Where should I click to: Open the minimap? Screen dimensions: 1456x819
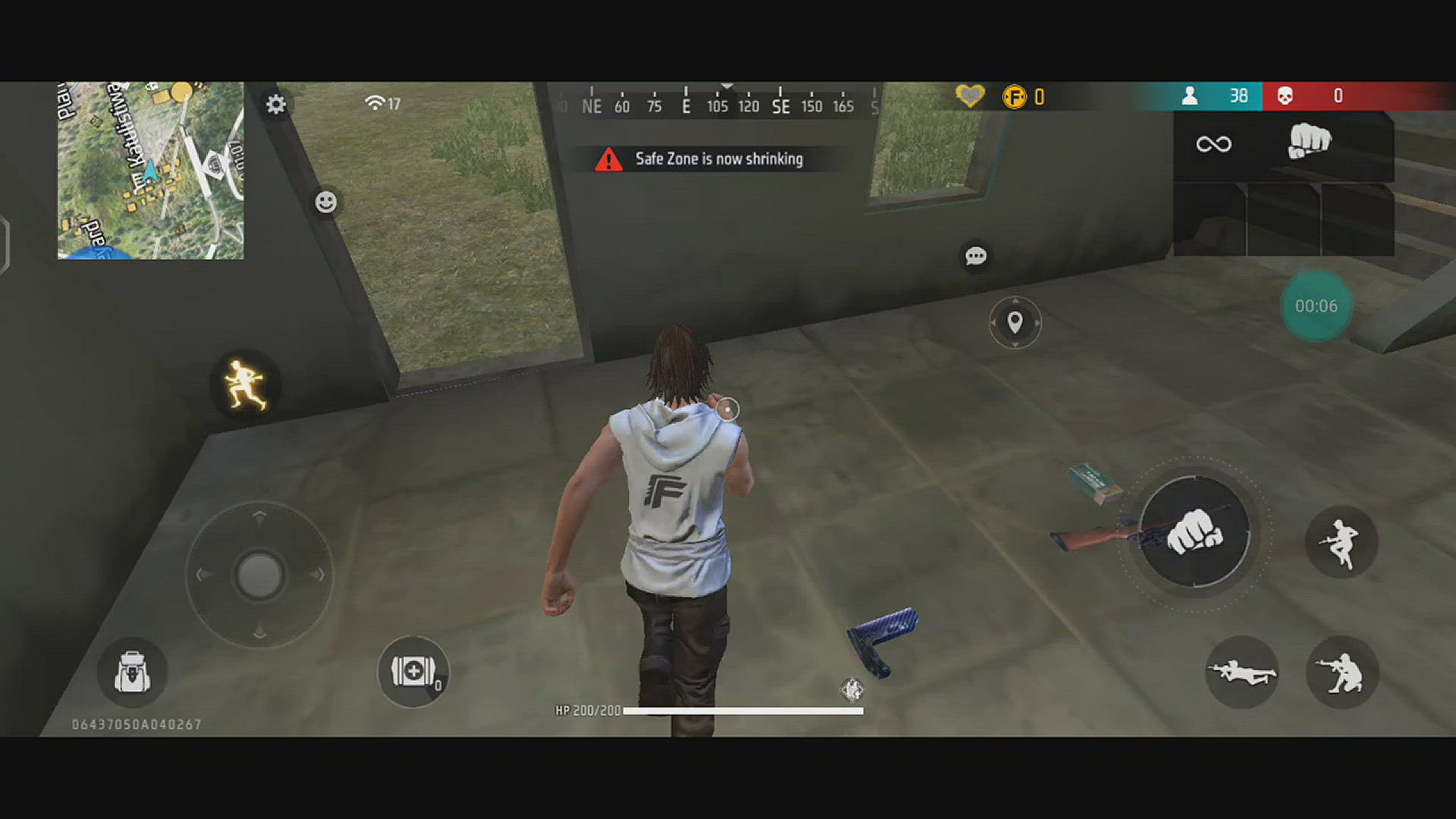[x=151, y=171]
